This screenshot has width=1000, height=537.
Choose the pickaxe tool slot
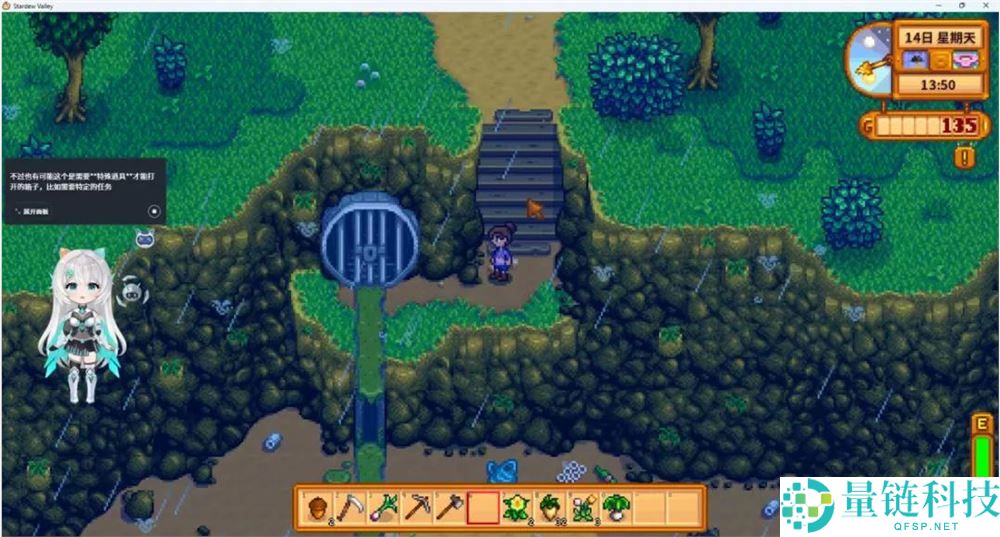[416, 508]
